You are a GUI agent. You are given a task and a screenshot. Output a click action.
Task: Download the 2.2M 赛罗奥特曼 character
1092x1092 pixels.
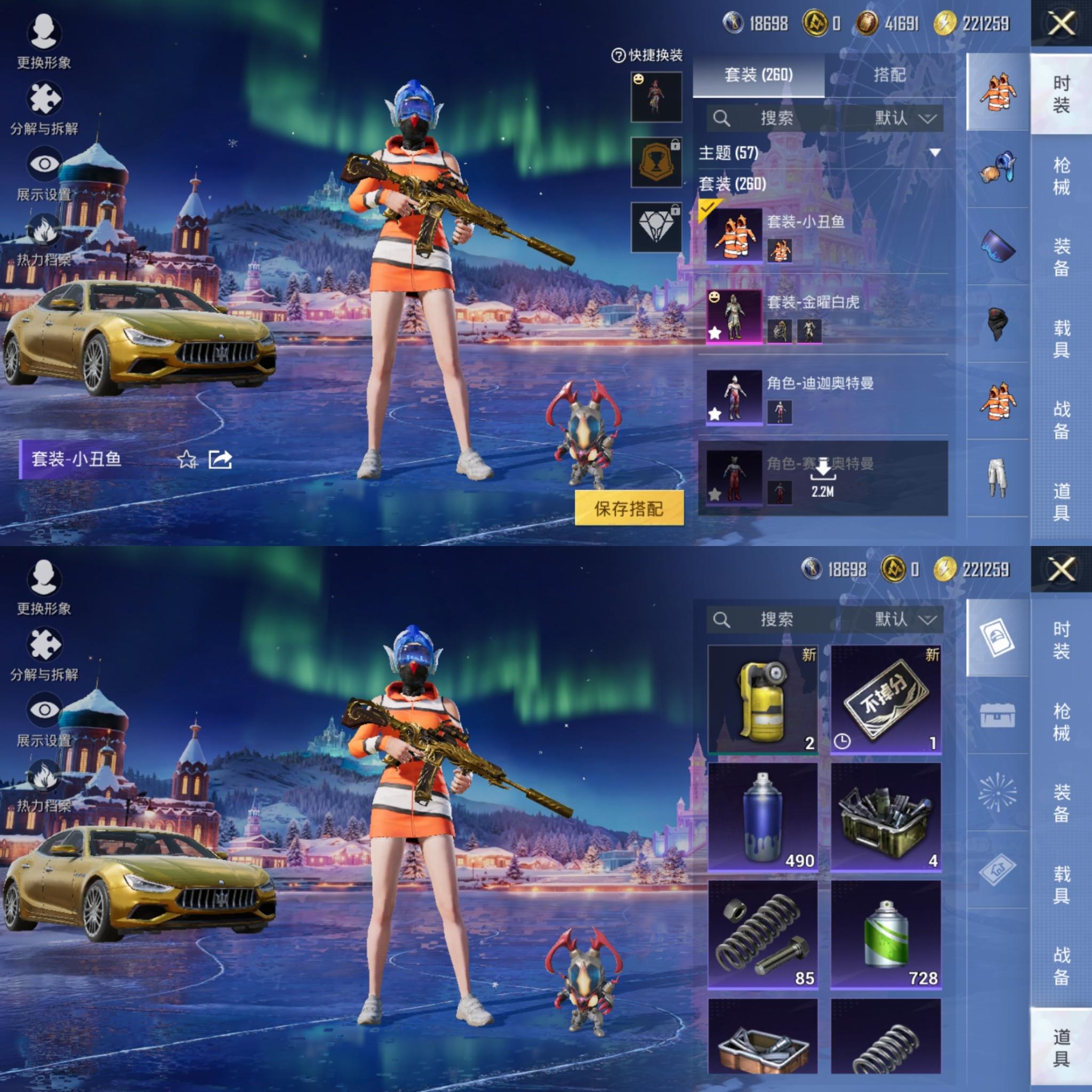[822, 477]
